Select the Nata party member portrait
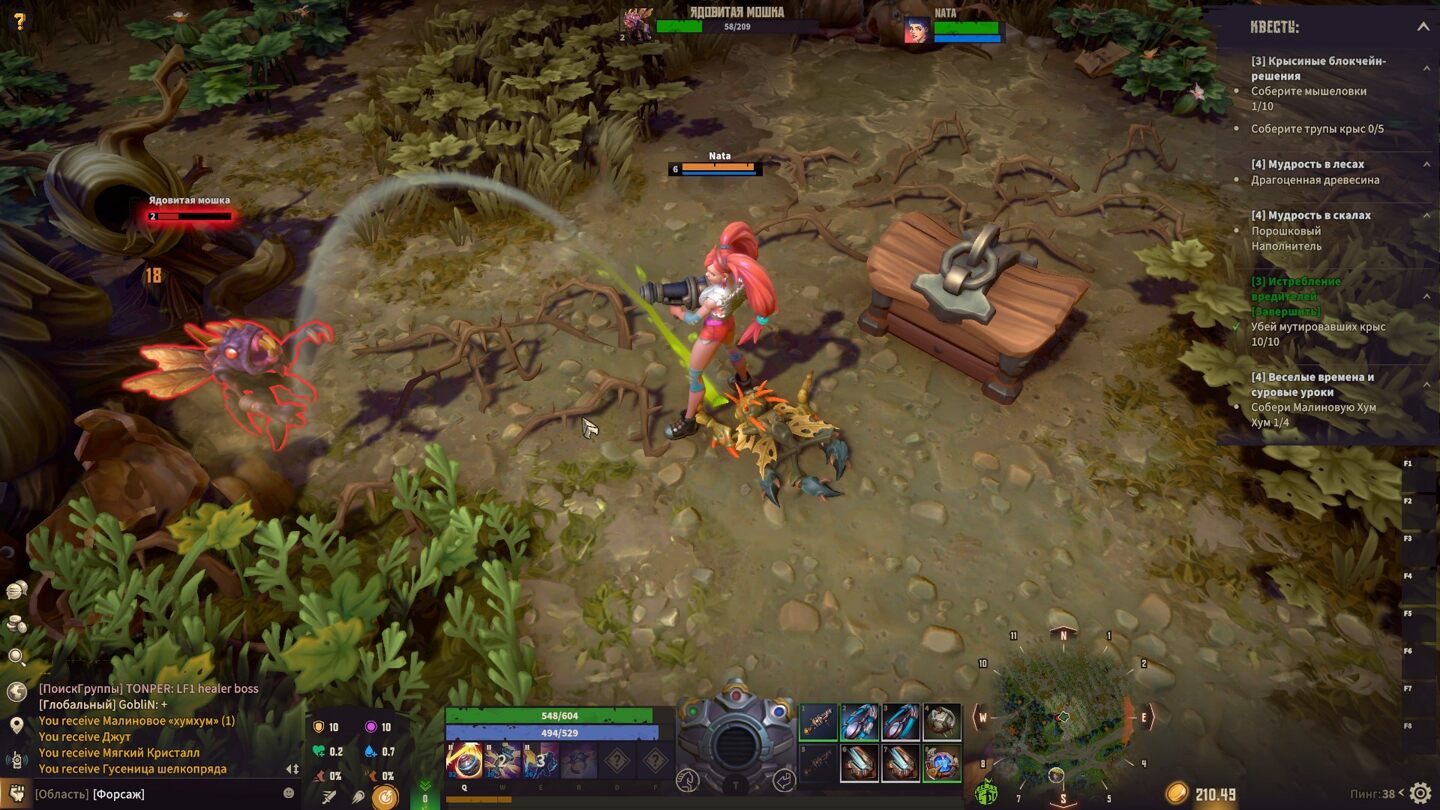Viewport: 1440px width, 810px height. pos(917,30)
